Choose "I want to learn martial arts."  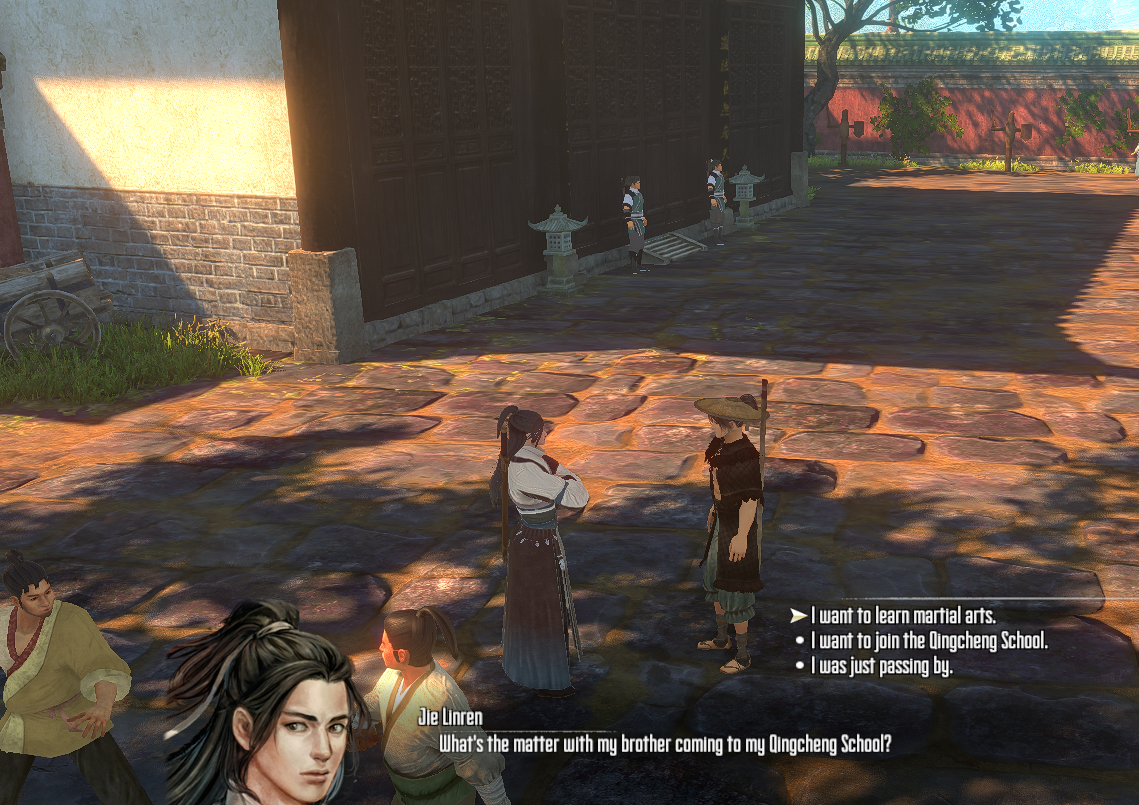coord(903,616)
